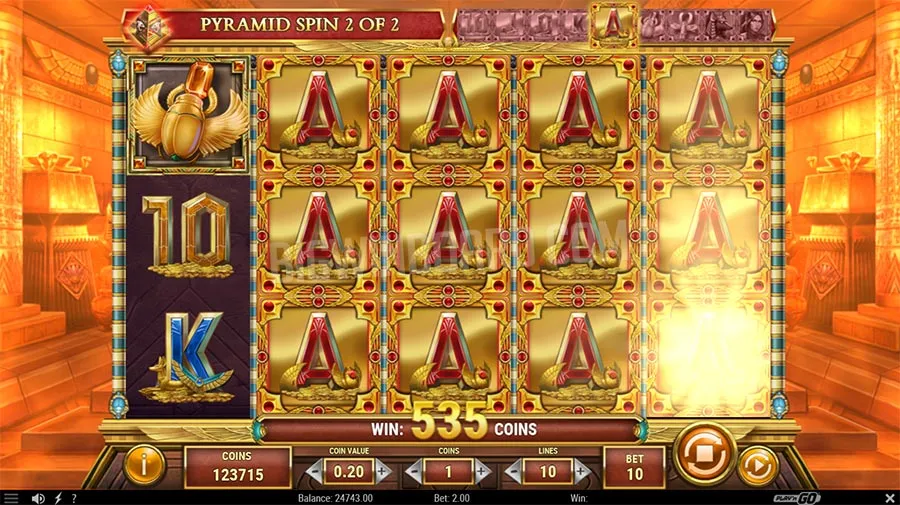Start auto play
This screenshot has width=900, height=505.
coord(757,465)
